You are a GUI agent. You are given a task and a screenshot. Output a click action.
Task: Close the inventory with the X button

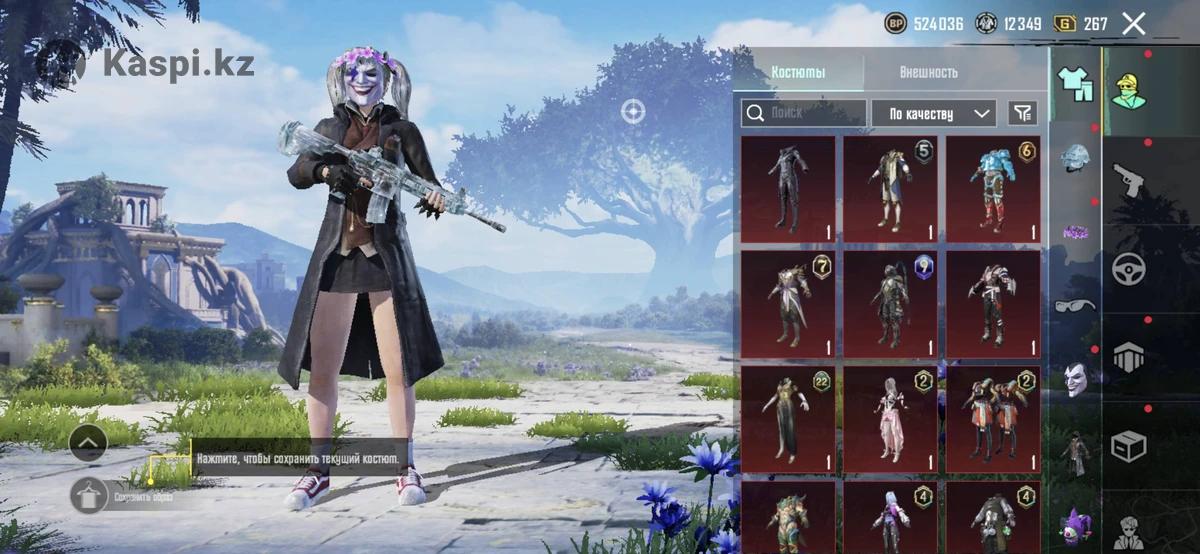[1133, 23]
